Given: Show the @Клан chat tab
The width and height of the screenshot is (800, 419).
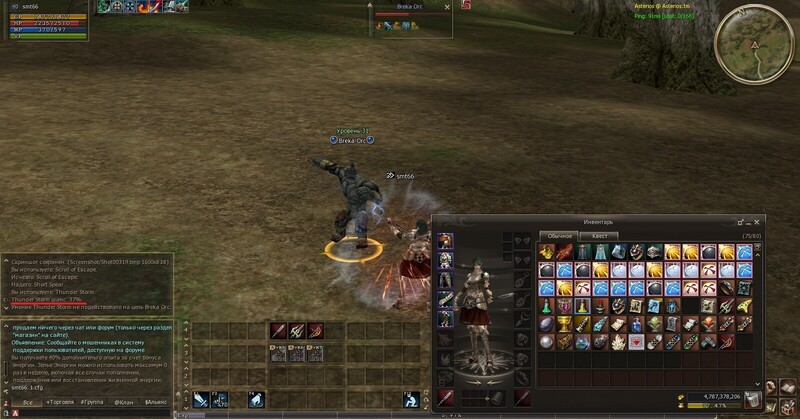Looking at the screenshot, I should (125, 402).
